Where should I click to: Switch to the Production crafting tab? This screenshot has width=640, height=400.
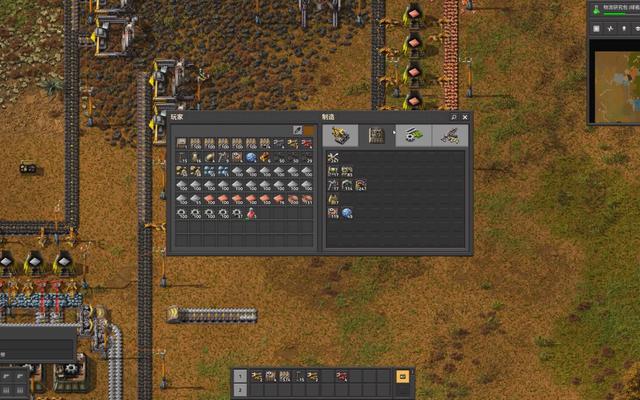[x=377, y=135]
